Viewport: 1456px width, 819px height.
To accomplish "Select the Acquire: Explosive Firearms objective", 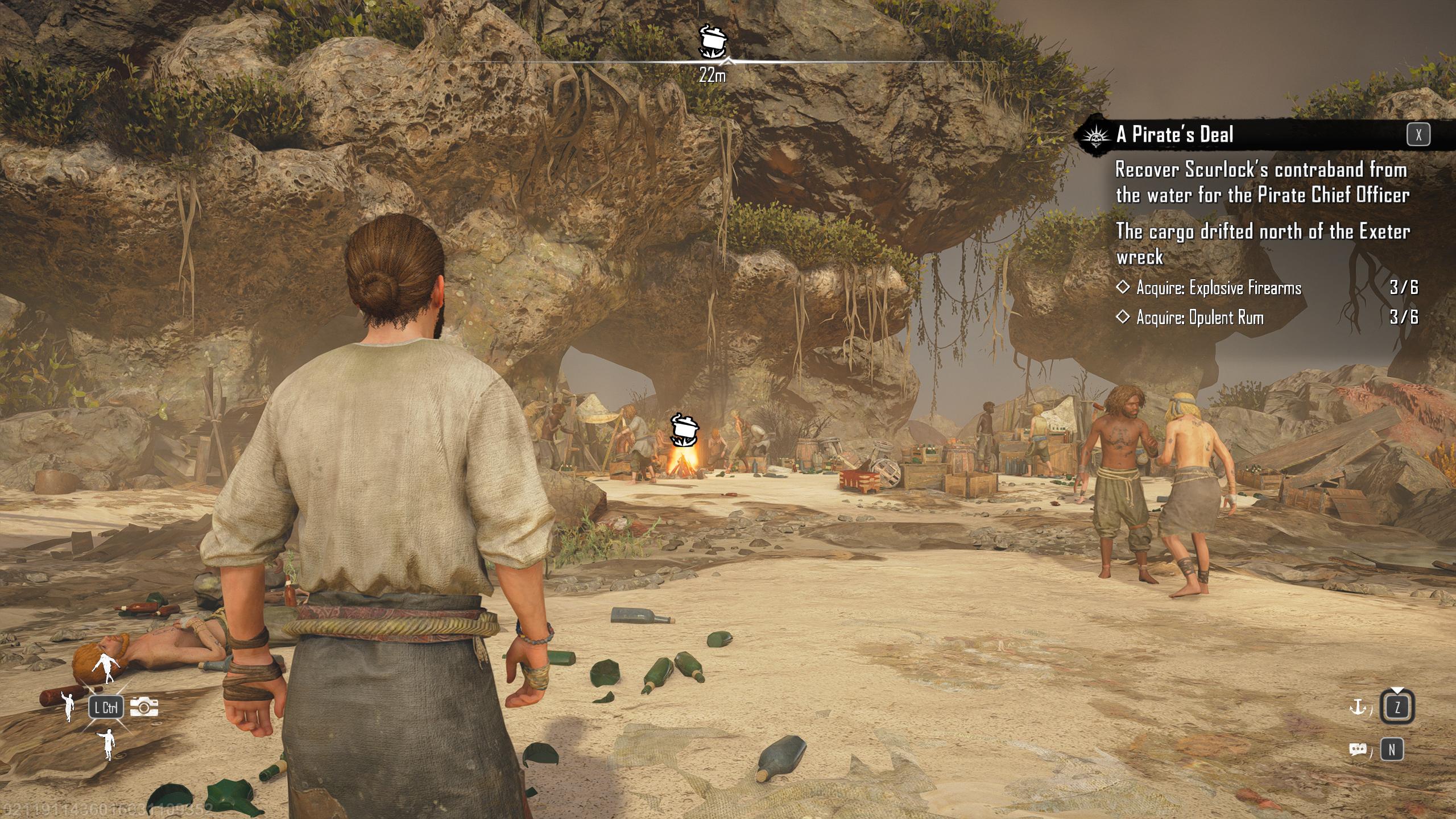I will (x=1218, y=288).
